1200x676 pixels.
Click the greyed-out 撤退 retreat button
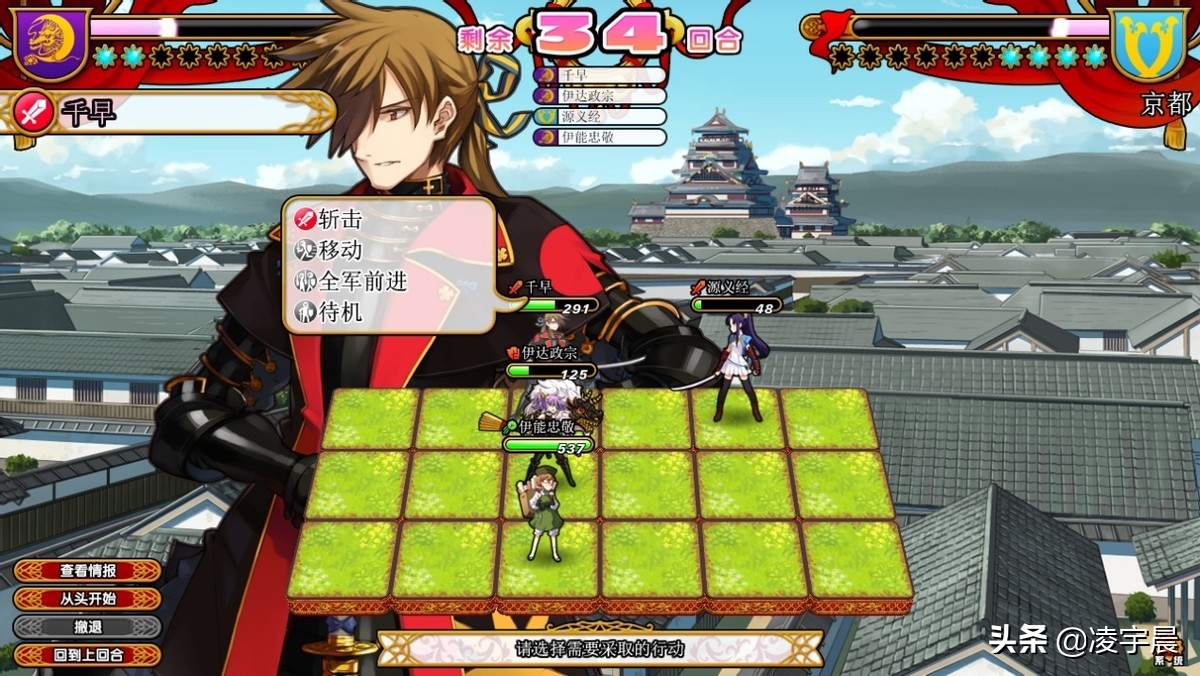pos(87,627)
